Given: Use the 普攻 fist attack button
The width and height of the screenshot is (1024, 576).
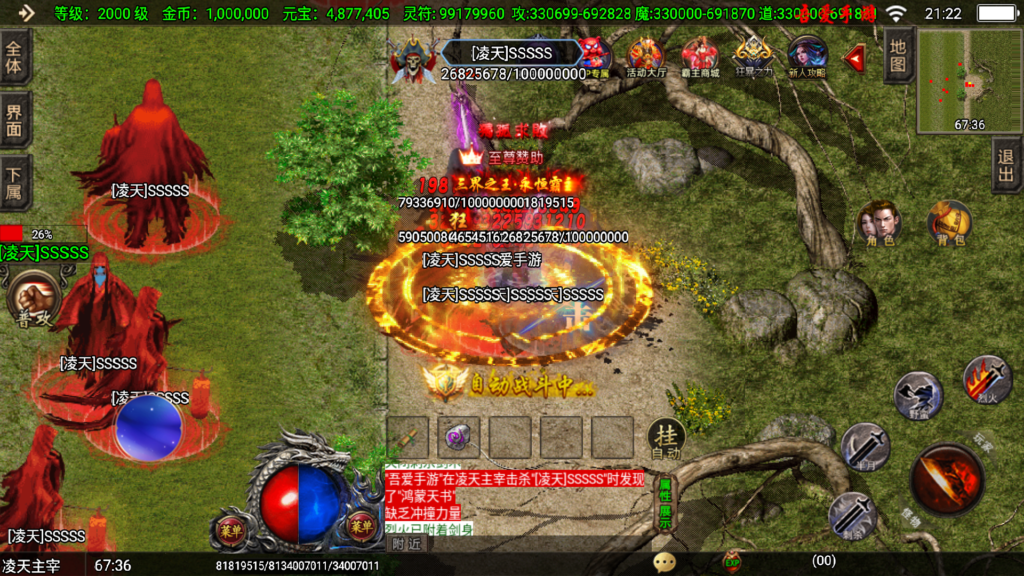Looking at the screenshot, I should pyautogui.click(x=34, y=298).
